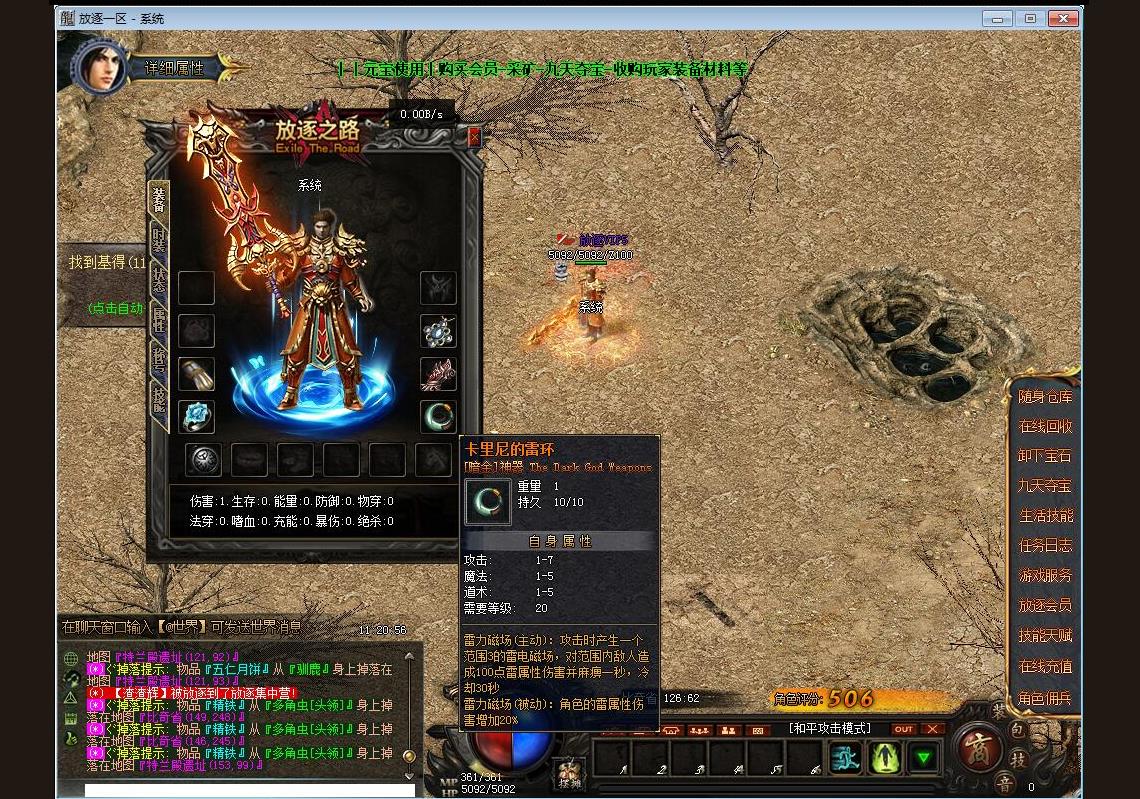This screenshot has width=1140, height=799.
Task: Select the equipped gauntlet glove slot
Action: tap(196, 374)
